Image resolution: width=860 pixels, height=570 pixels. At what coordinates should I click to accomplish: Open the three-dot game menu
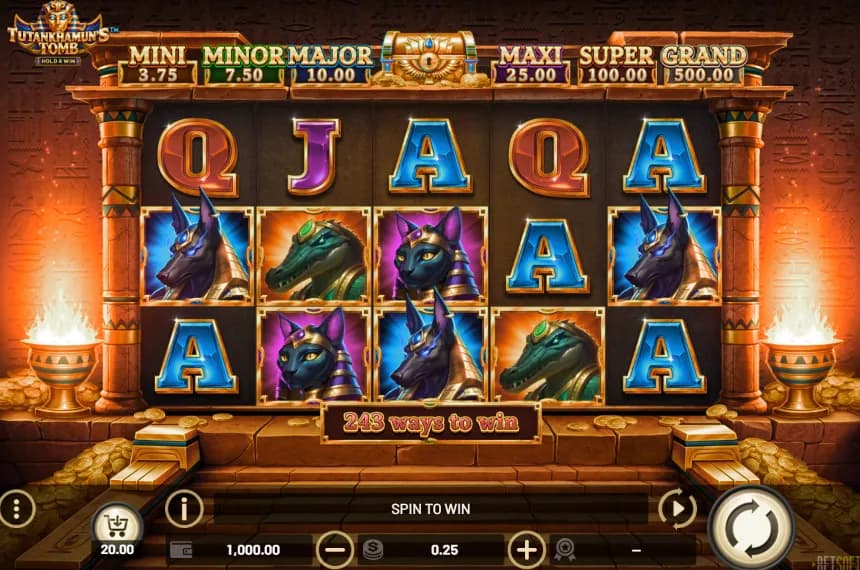(x=17, y=510)
